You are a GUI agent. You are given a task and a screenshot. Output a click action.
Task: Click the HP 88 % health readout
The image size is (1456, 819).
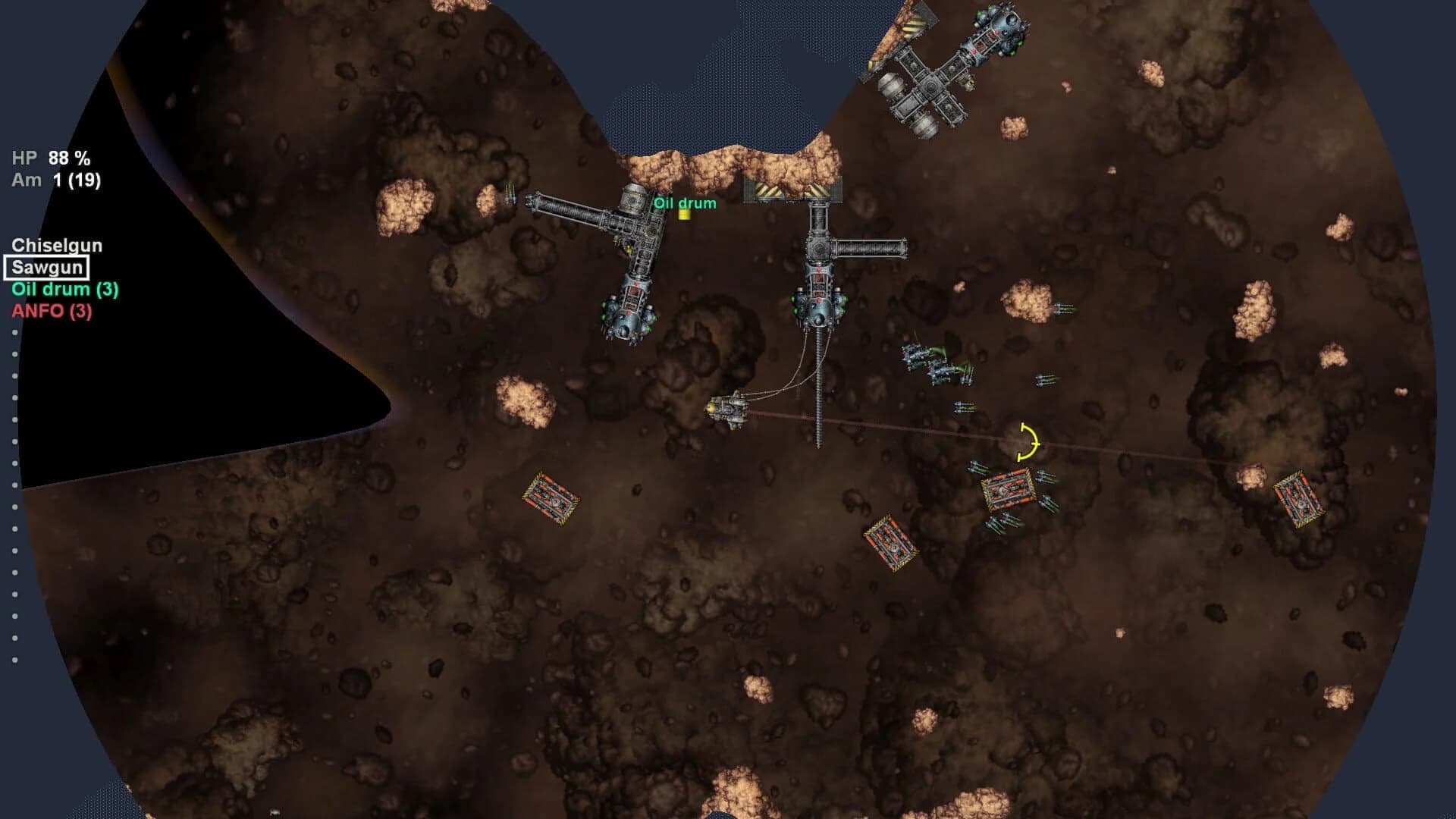click(50, 160)
